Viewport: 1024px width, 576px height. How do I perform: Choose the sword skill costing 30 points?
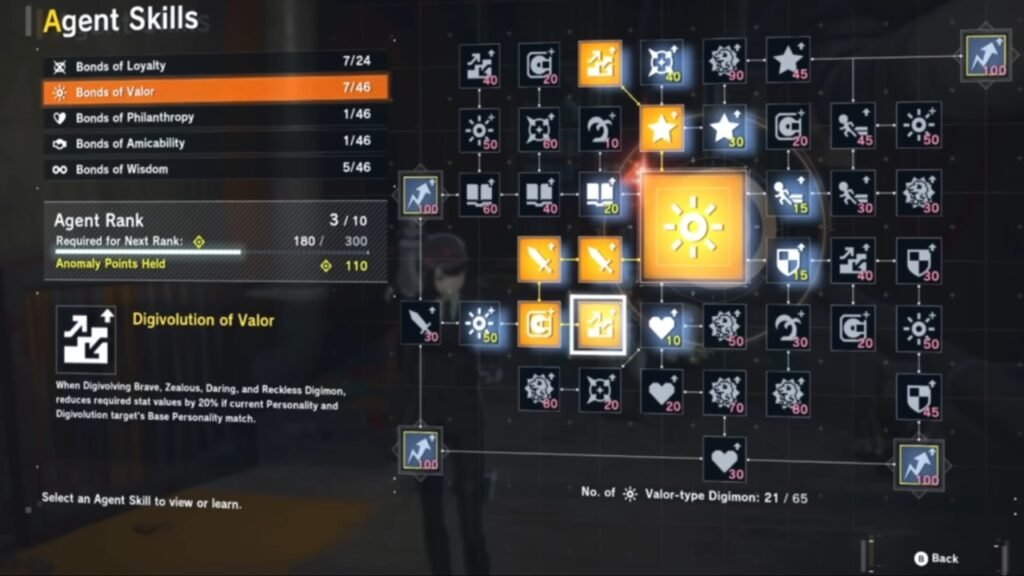click(420, 323)
